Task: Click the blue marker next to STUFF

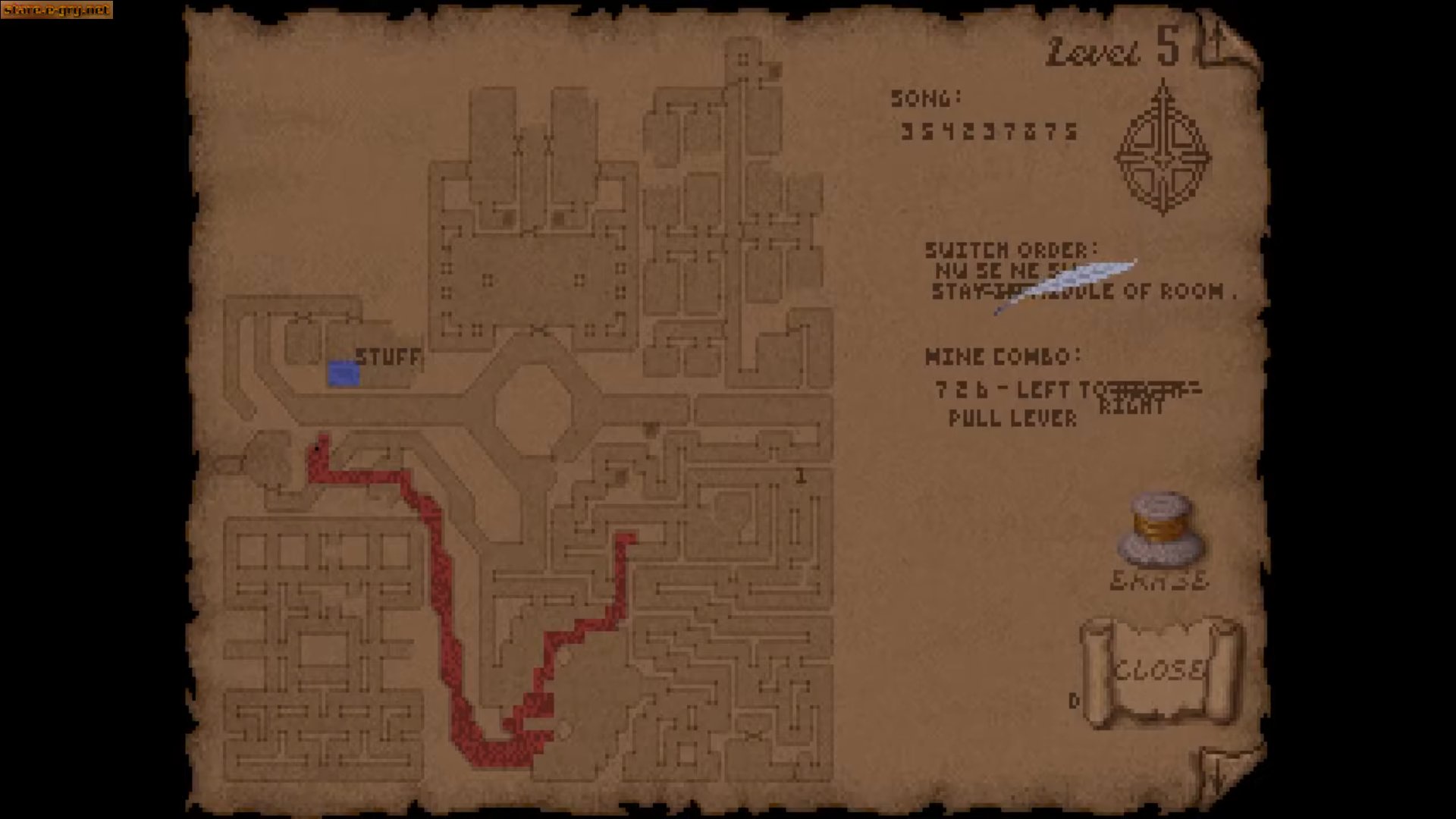Action: coord(343,374)
